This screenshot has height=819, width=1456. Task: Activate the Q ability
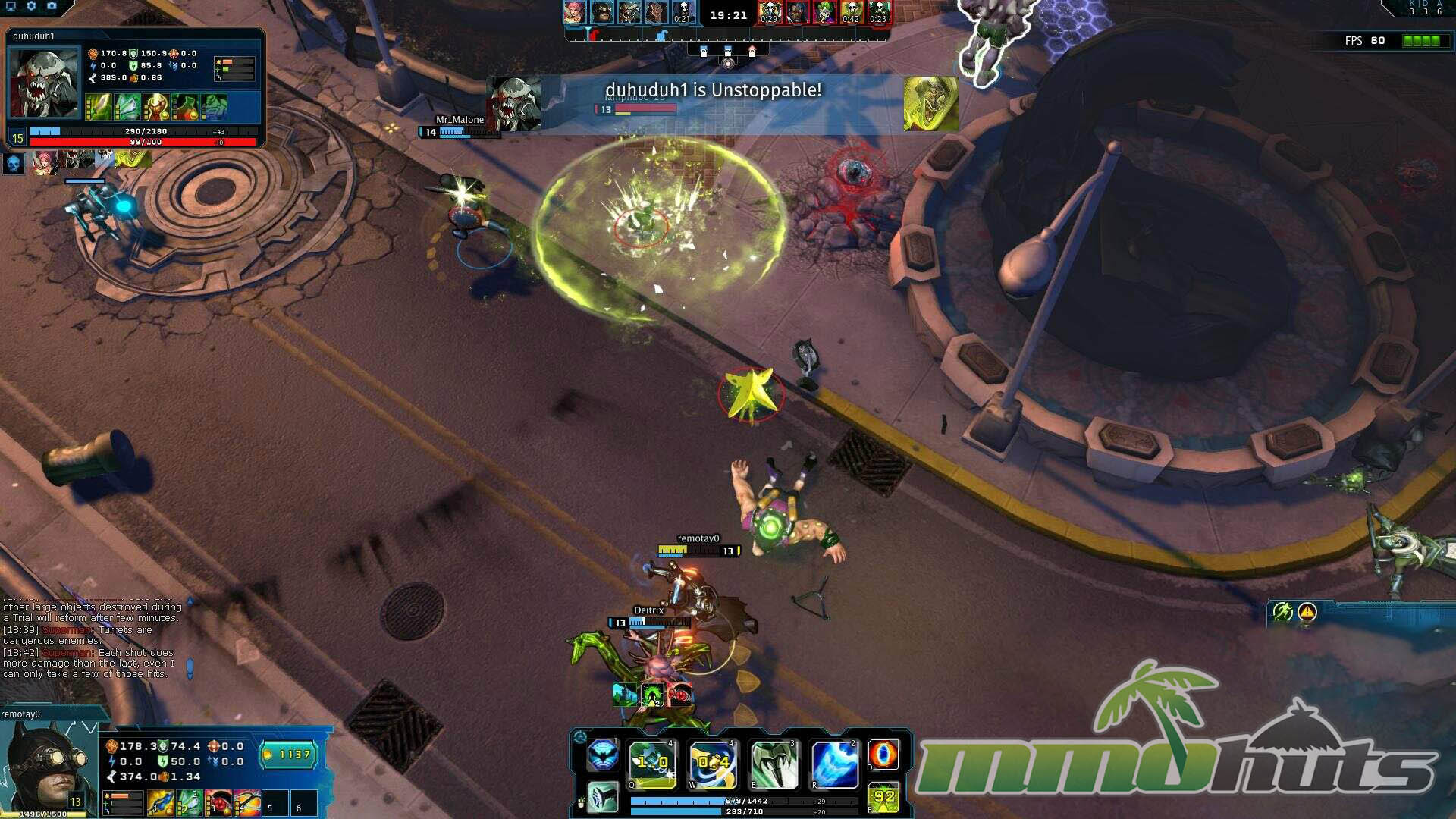coord(652,764)
